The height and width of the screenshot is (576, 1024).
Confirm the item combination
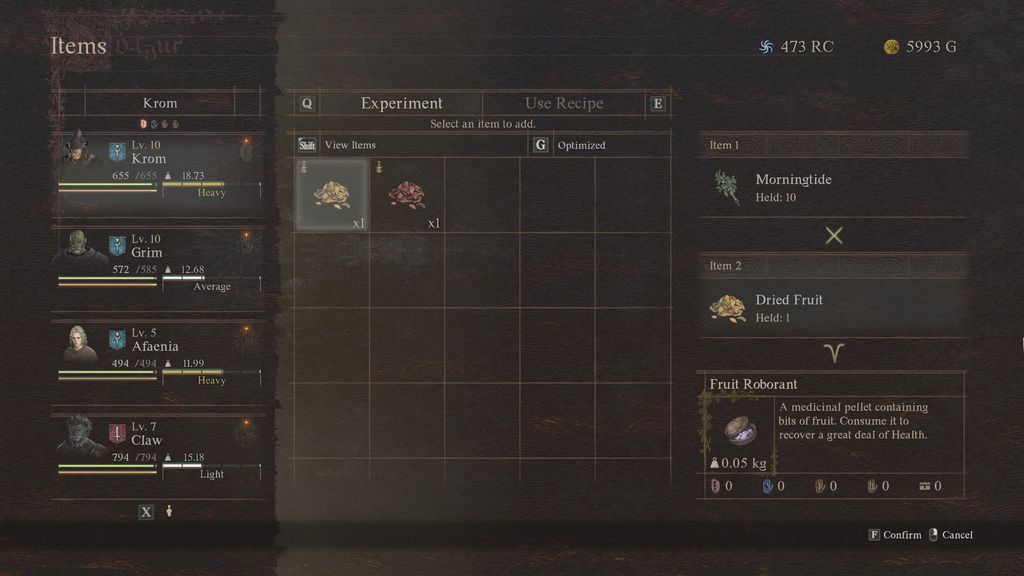tap(895, 535)
